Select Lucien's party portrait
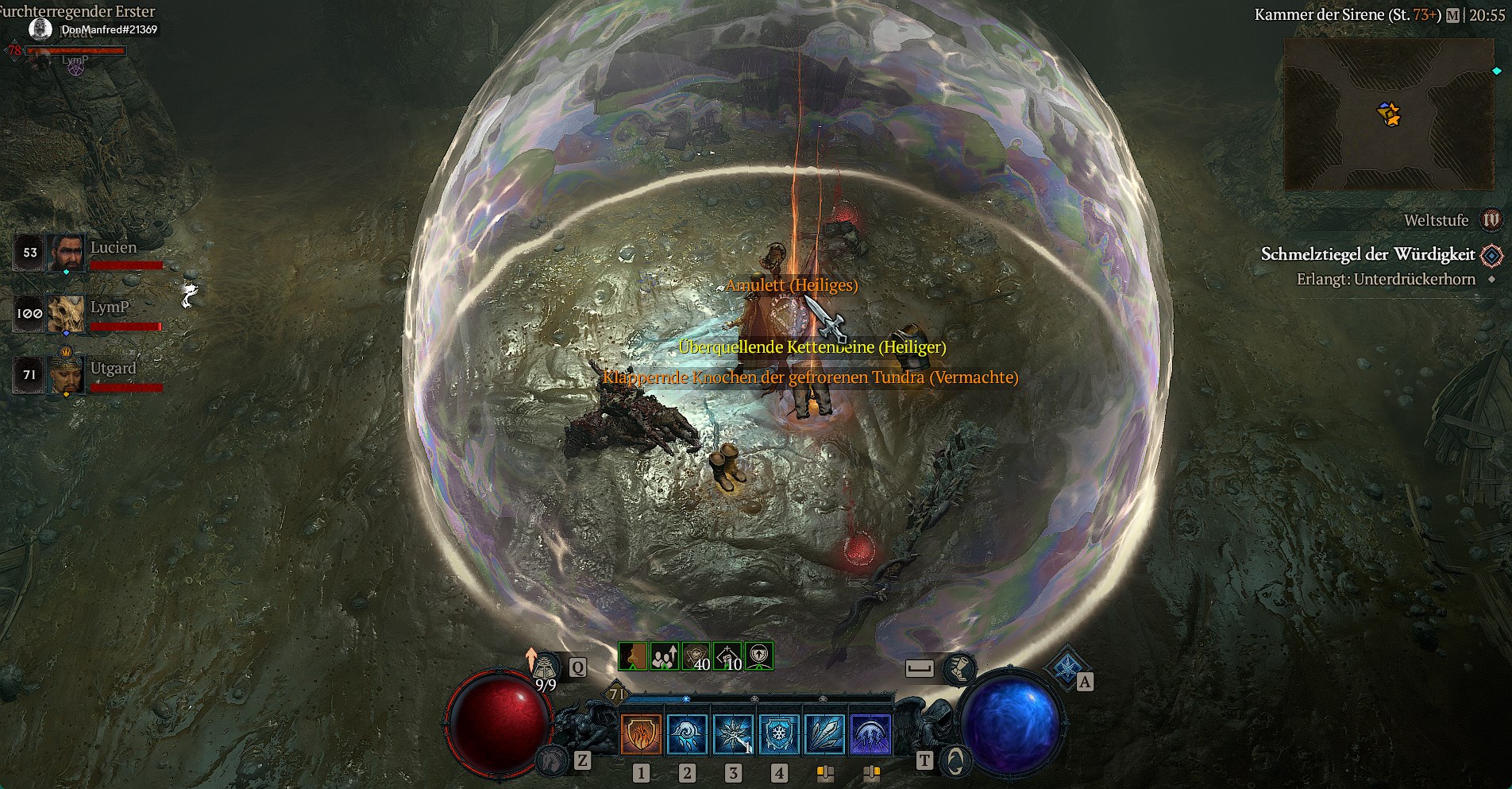The width and height of the screenshot is (1512, 789). pos(67,253)
